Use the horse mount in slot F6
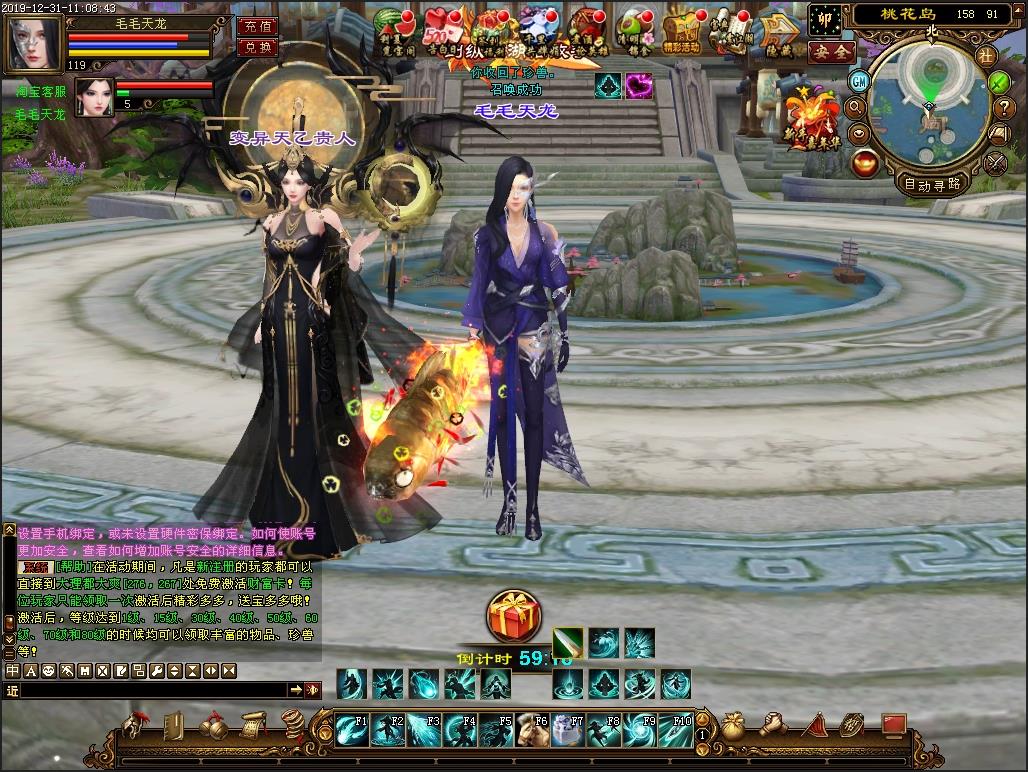The width and height of the screenshot is (1028, 772). (531, 730)
